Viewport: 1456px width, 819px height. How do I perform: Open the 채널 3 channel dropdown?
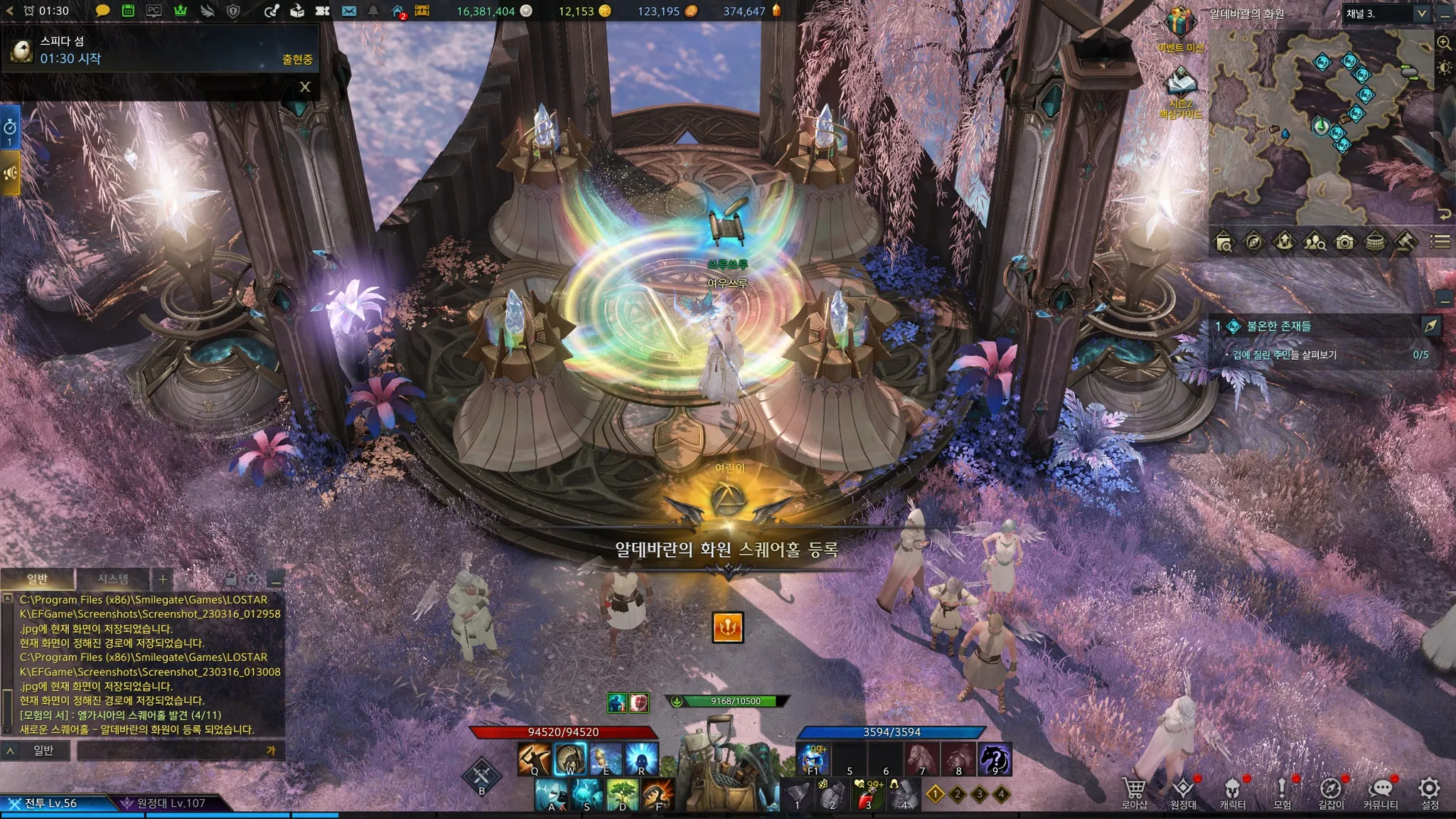pyautogui.click(x=1421, y=14)
